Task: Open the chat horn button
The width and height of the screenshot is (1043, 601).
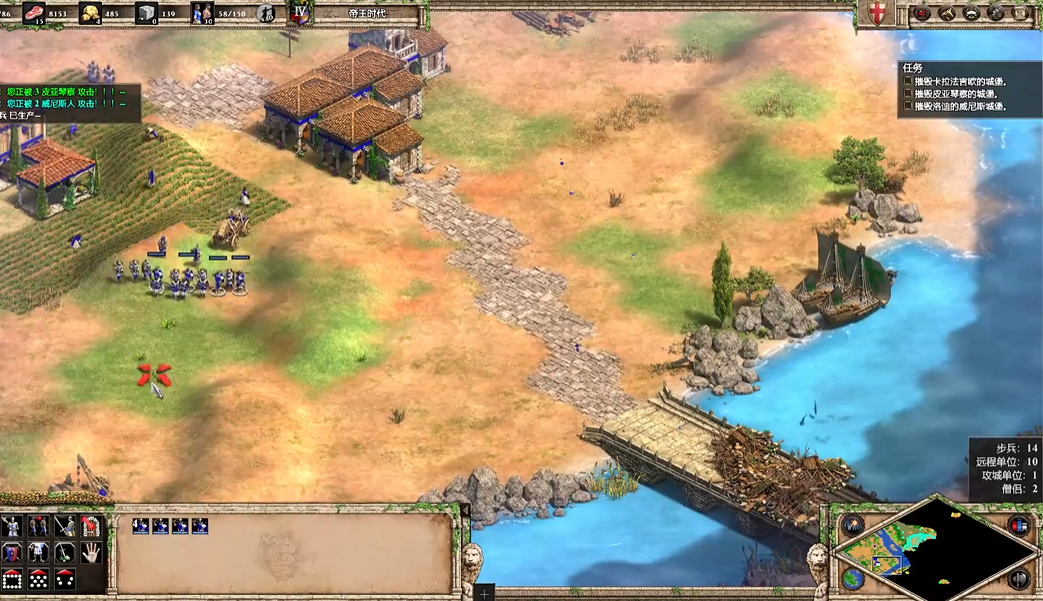Action: pyautogui.click(x=946, y=13)
